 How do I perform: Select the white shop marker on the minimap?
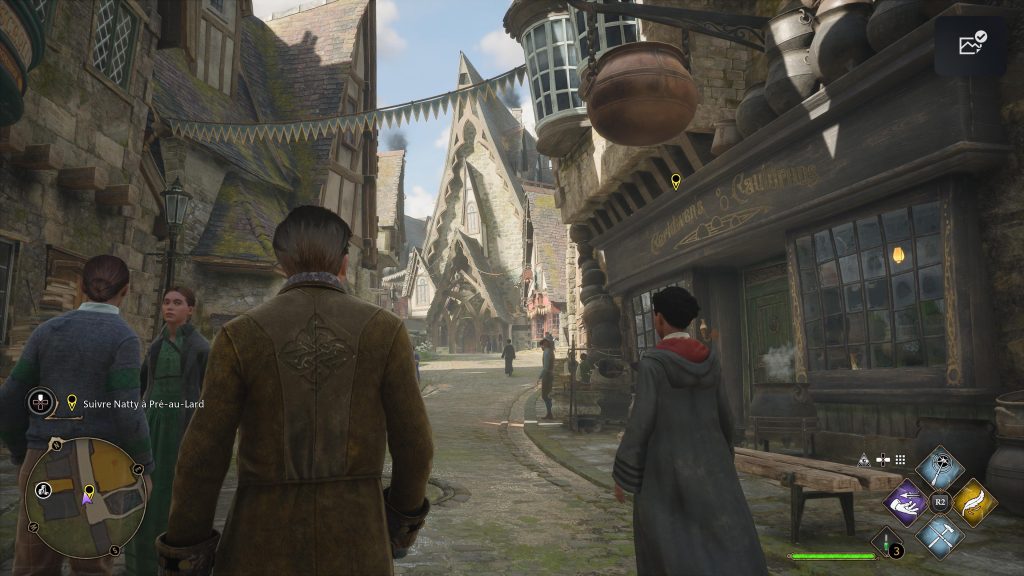click(x=44, y=489)
